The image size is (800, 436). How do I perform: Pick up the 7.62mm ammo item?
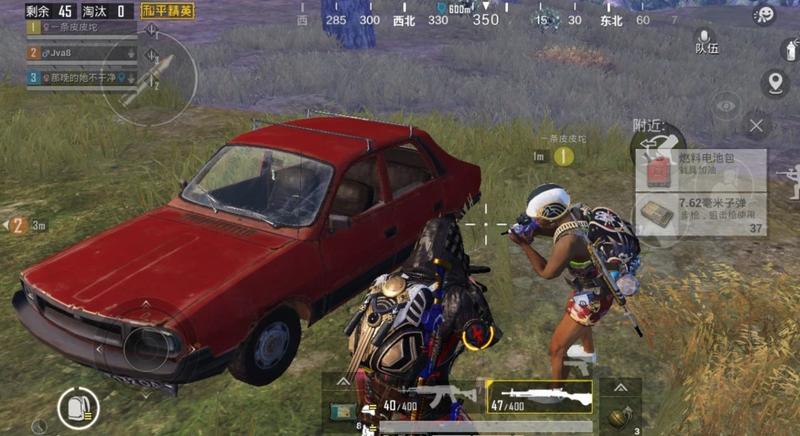[x=701, y=215]
